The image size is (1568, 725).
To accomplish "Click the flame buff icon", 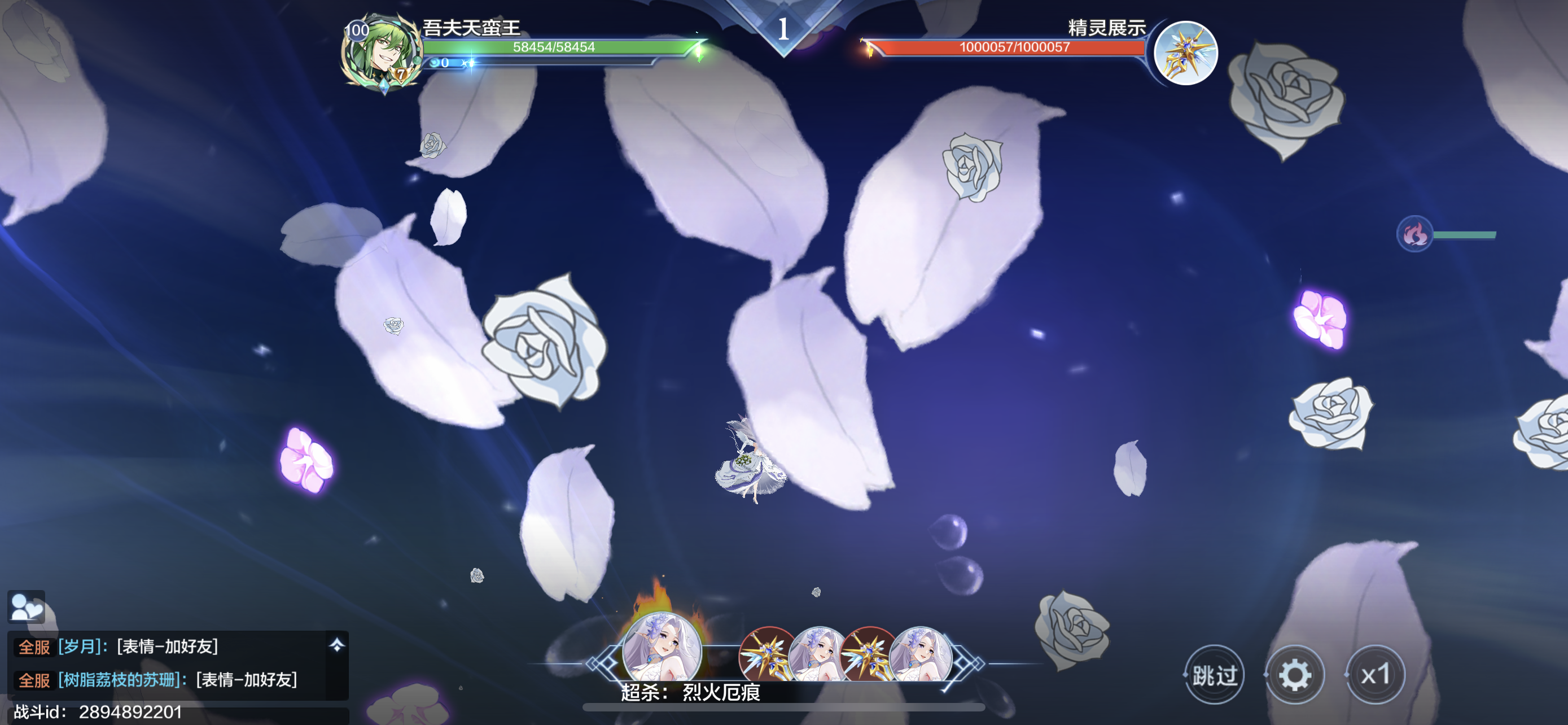I will point(1414,234).
